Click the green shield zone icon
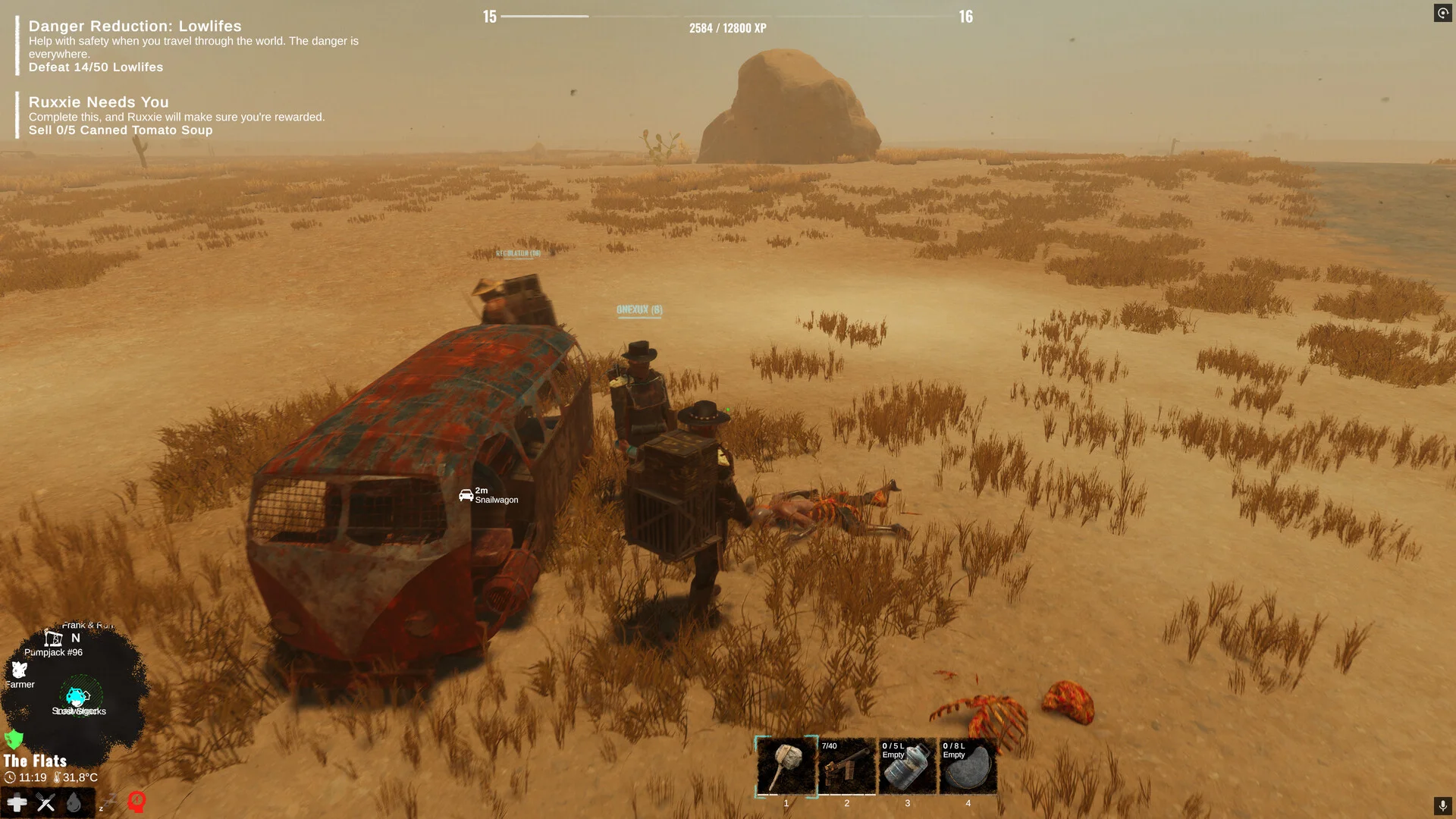Image resolution: width=1456 pixels, height=819 pixels. [x=14, y=739]
